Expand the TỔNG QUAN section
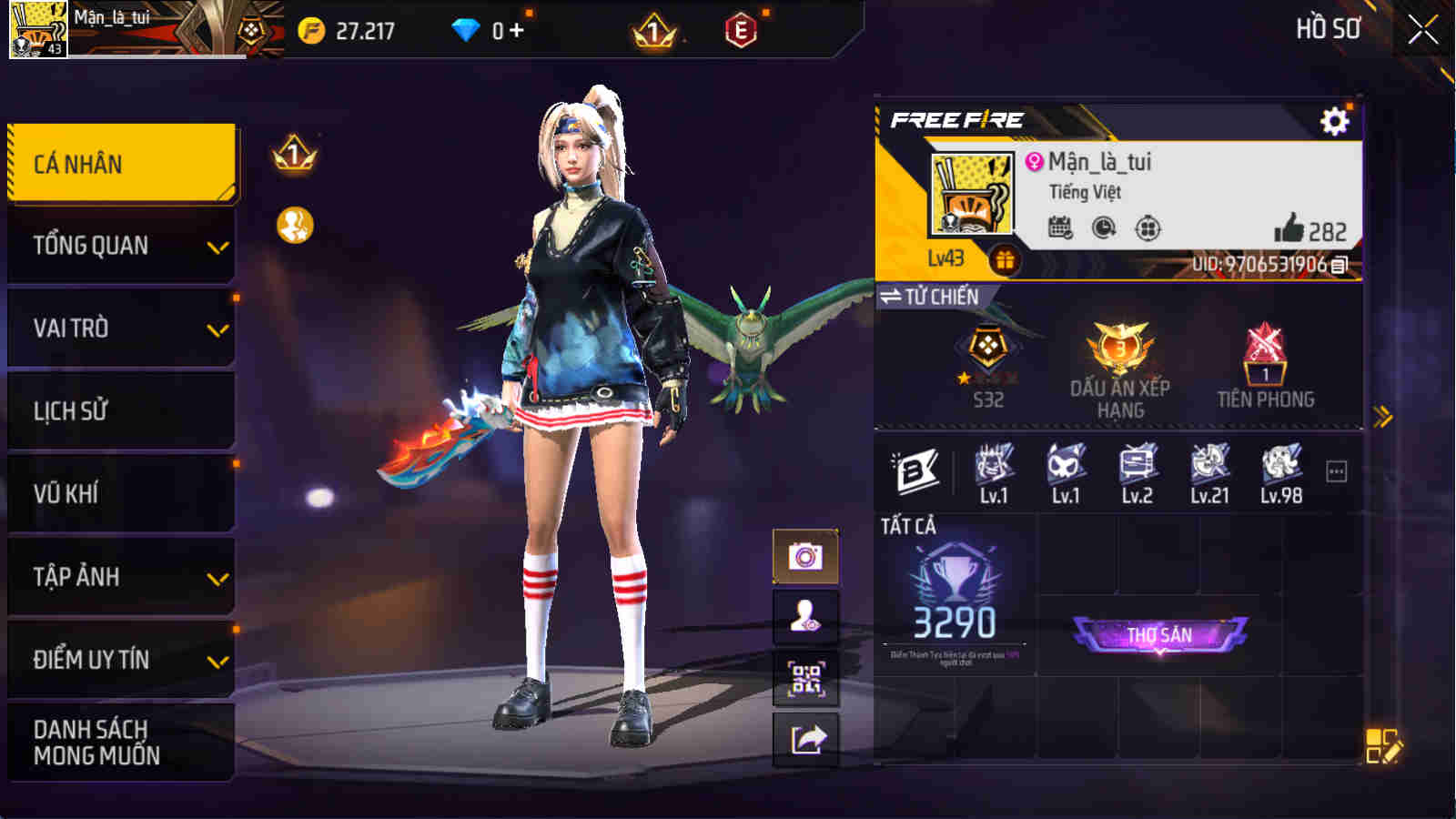 click(x=121, y=244)
